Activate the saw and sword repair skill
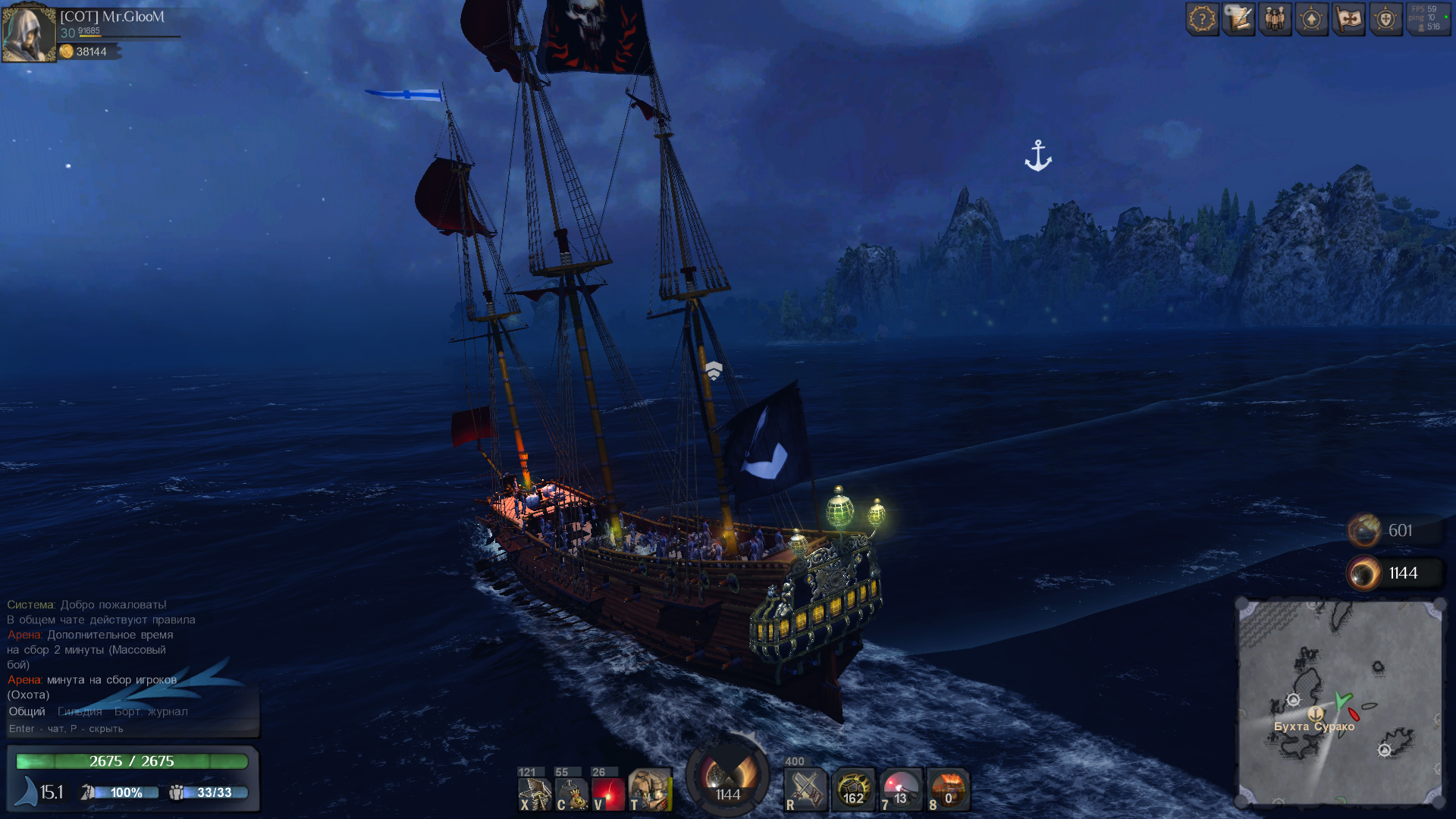The height and width of the screenshot is (819, 1456). [x=805, y=790]
